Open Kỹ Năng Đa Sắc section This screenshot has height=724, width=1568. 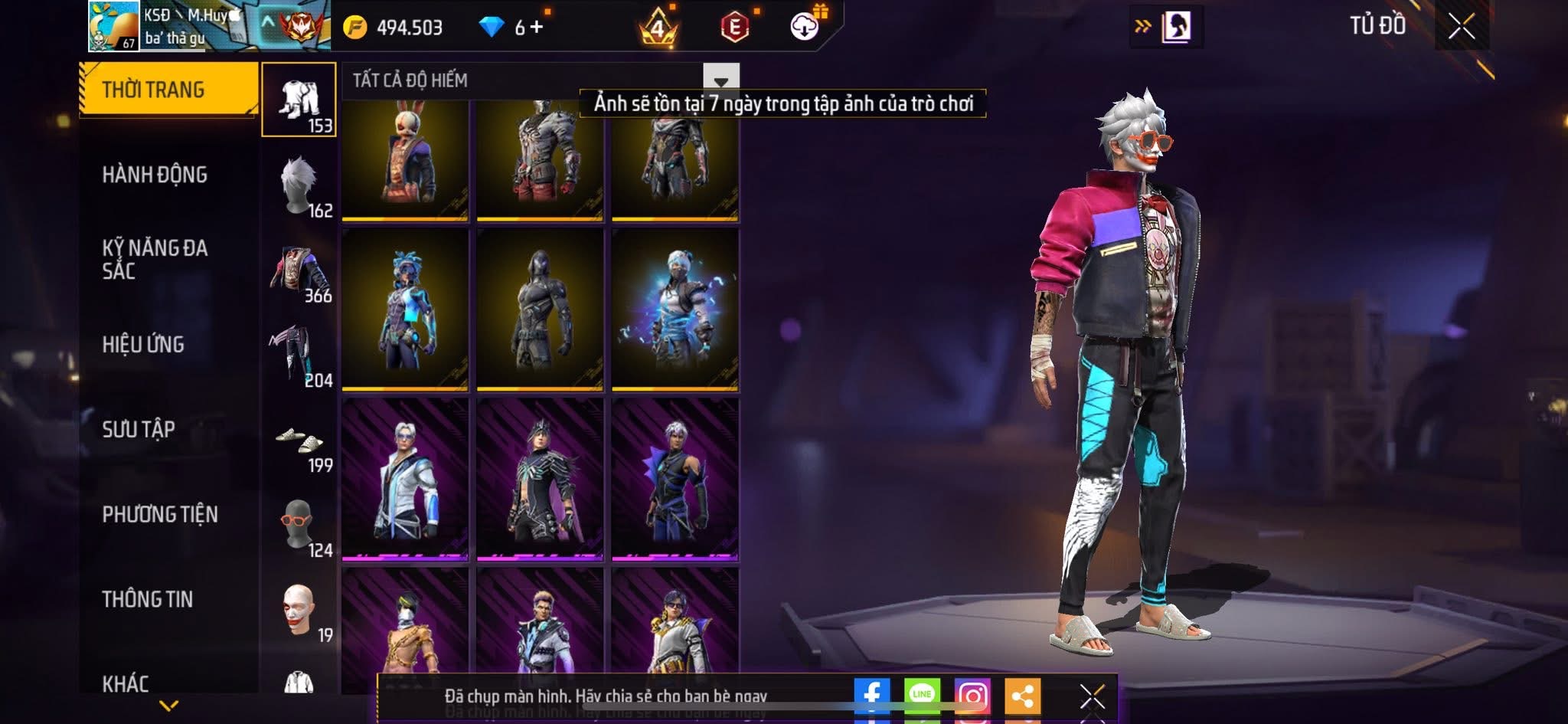click(155, 259)
